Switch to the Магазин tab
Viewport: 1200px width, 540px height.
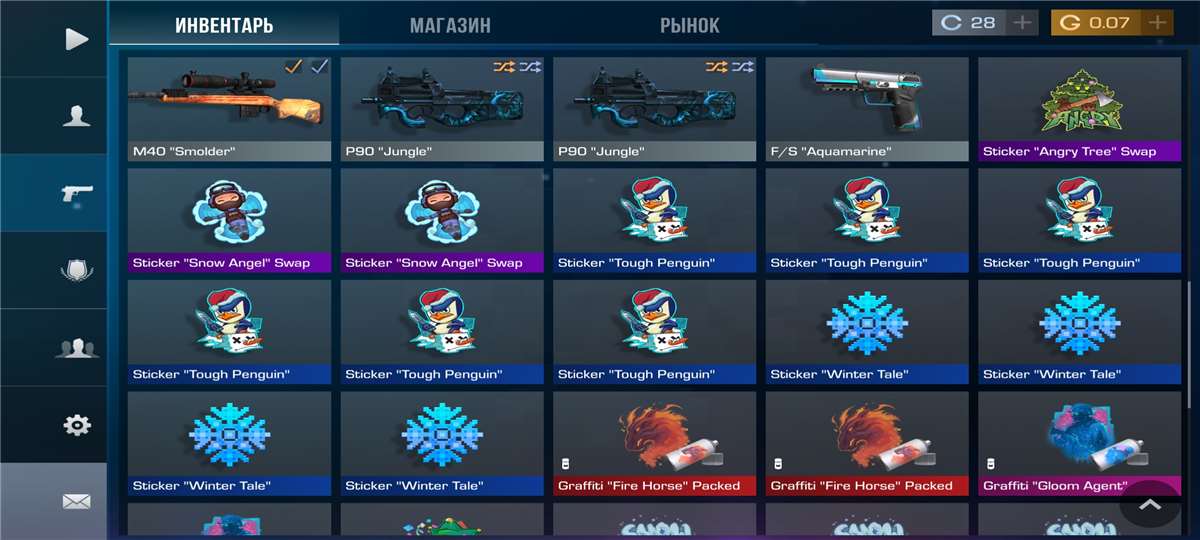[450, 25]
